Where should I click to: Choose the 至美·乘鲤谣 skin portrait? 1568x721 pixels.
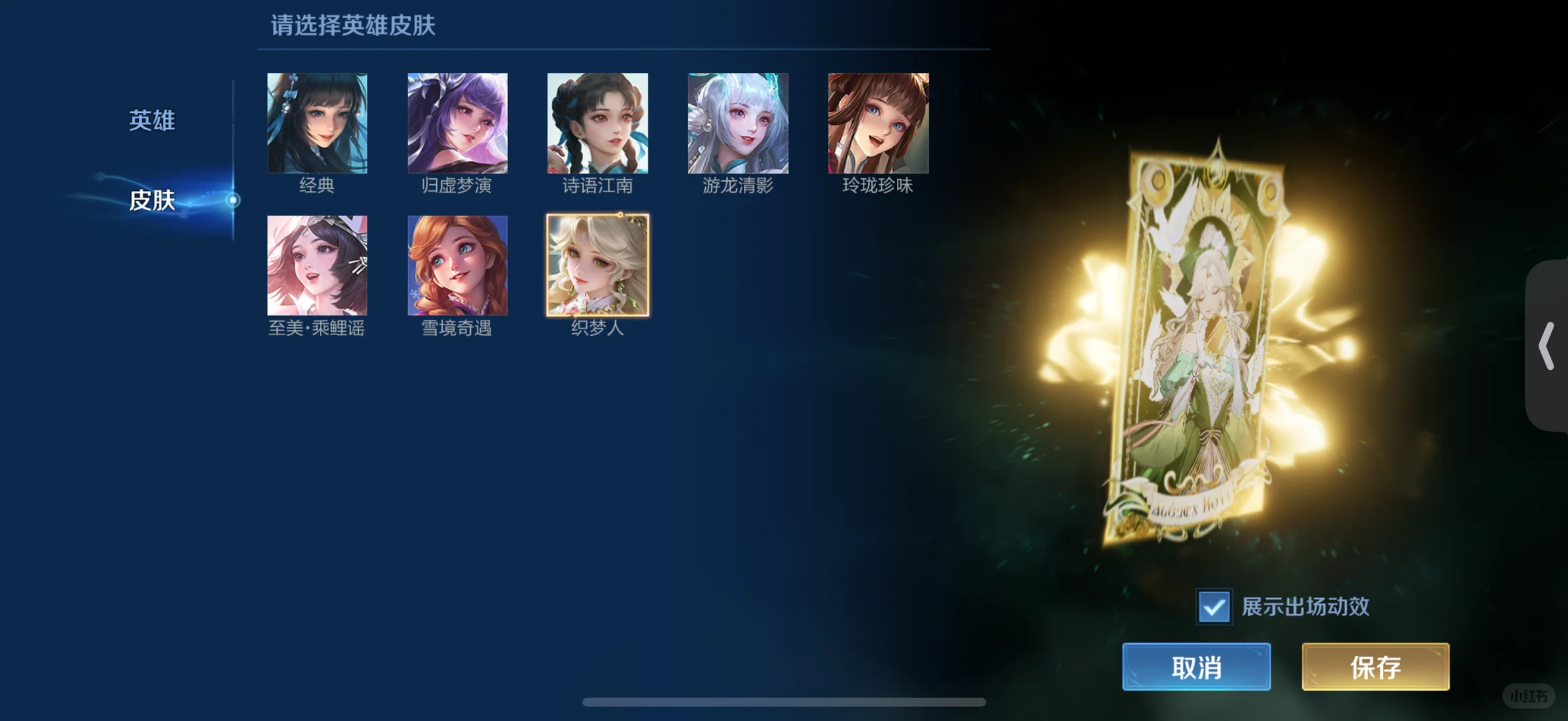[x=317, y=266]
